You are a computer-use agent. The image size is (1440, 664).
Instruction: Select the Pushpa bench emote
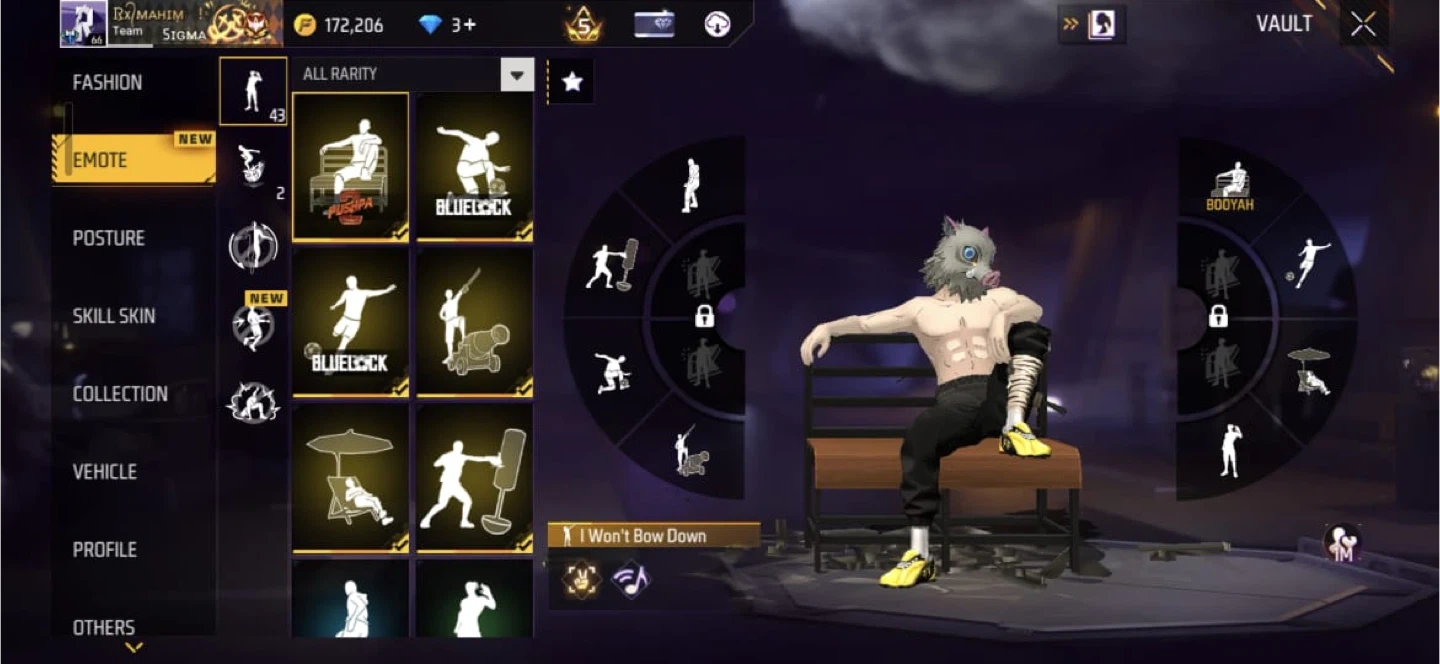[x=351, y=167]
